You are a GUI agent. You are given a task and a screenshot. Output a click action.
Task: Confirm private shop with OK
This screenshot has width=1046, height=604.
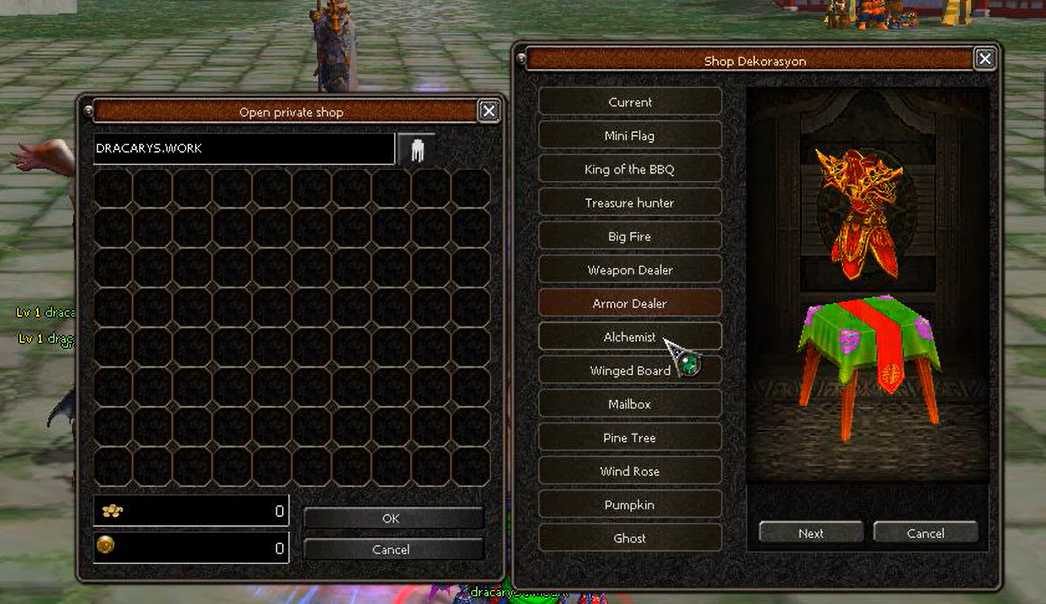pos(391,518)
